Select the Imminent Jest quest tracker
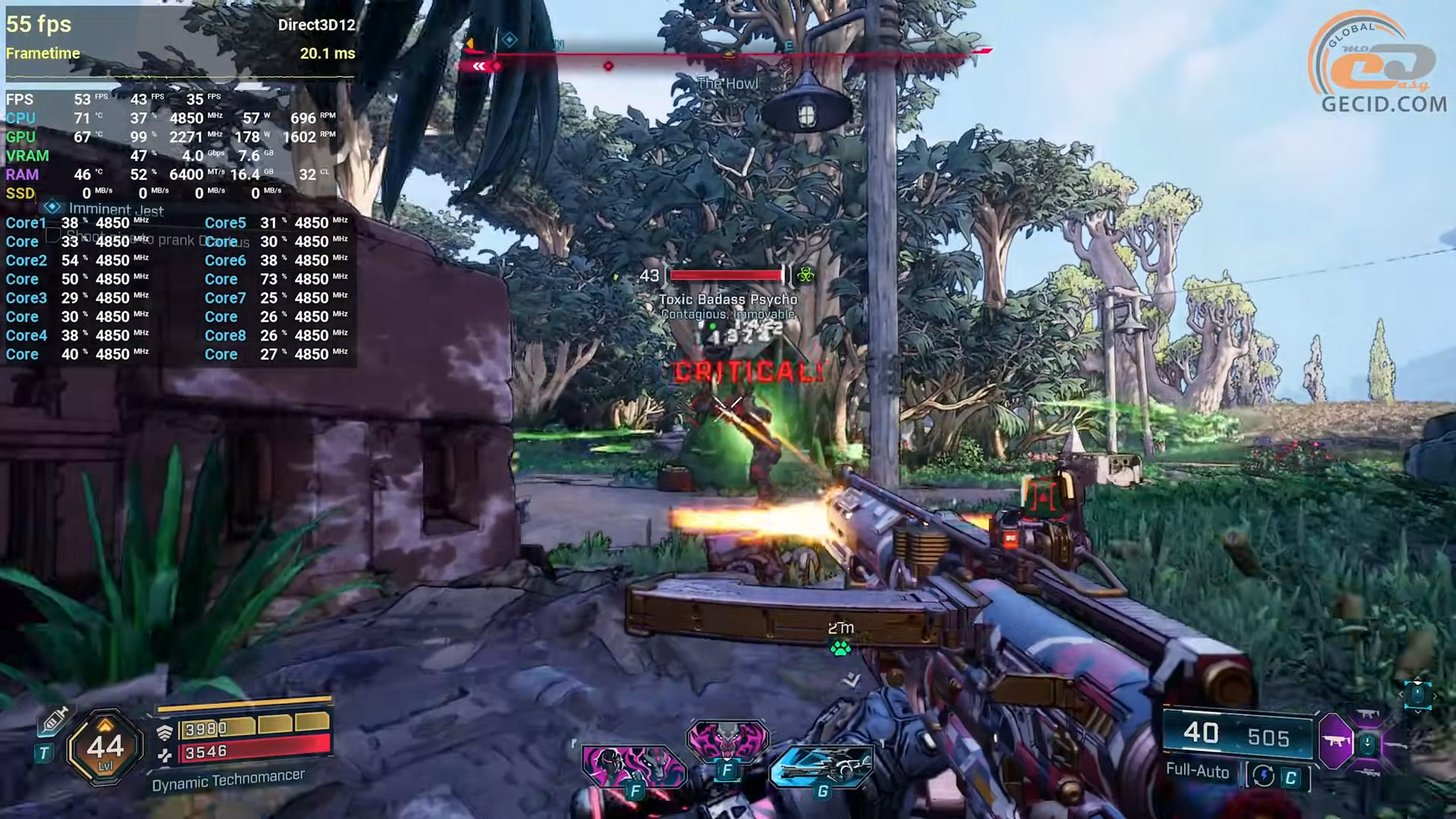Image resolution: width=1456 pixels, height=819 pixels. tap(115, 209)
